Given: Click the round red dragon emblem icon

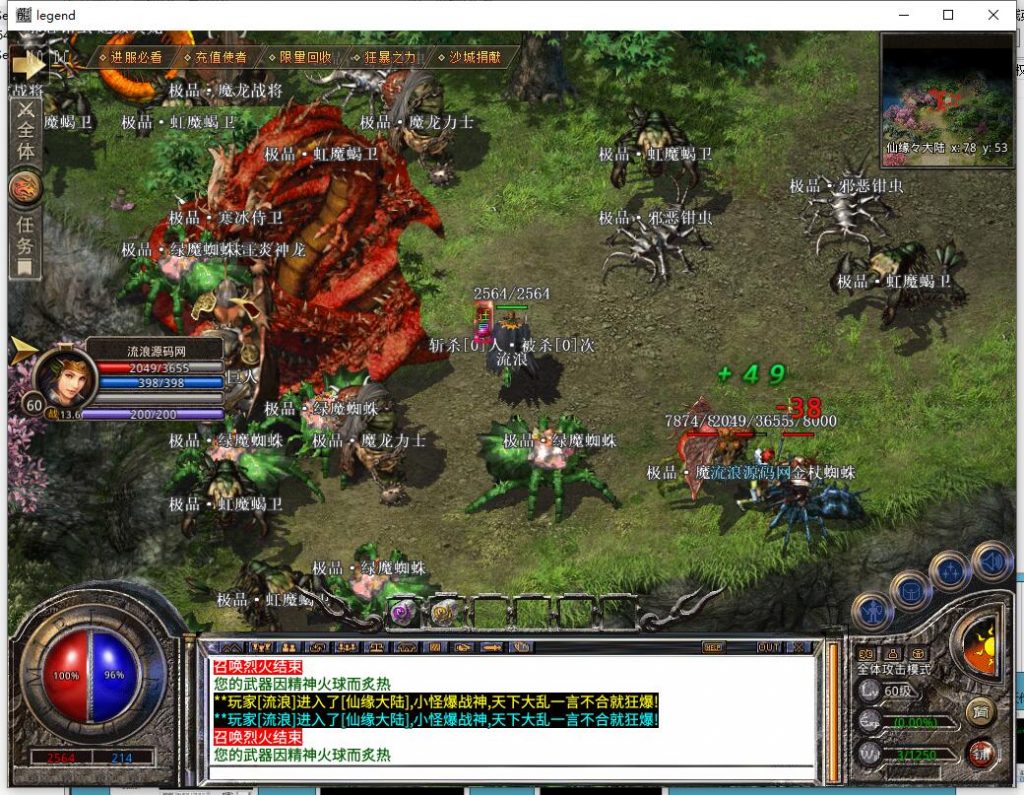Looking at the screenshot, I should point(25,187).
